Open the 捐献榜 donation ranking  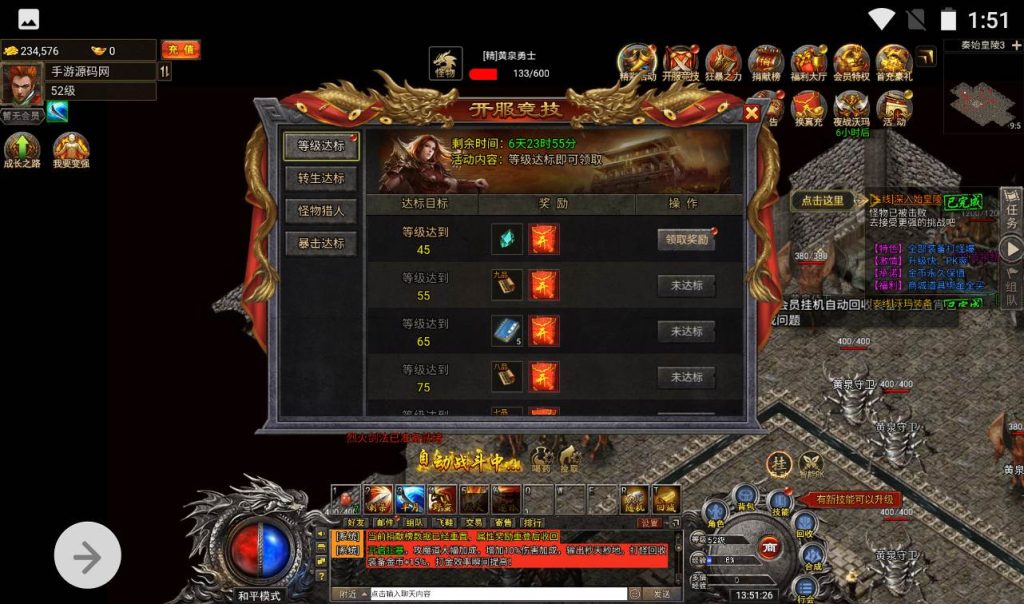tap(765, 63)
